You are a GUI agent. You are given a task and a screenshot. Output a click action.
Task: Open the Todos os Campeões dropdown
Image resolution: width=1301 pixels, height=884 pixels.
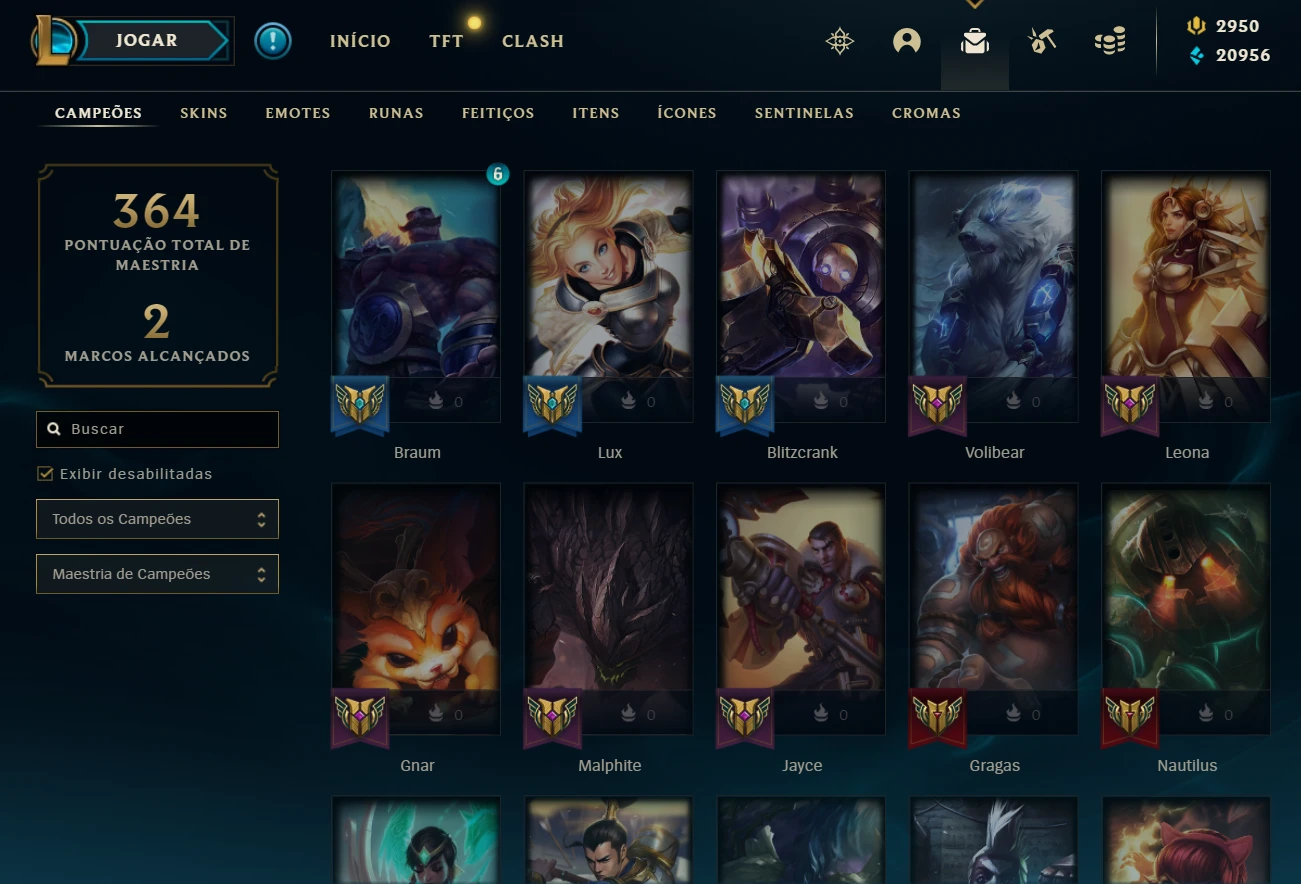click(157, 519)
